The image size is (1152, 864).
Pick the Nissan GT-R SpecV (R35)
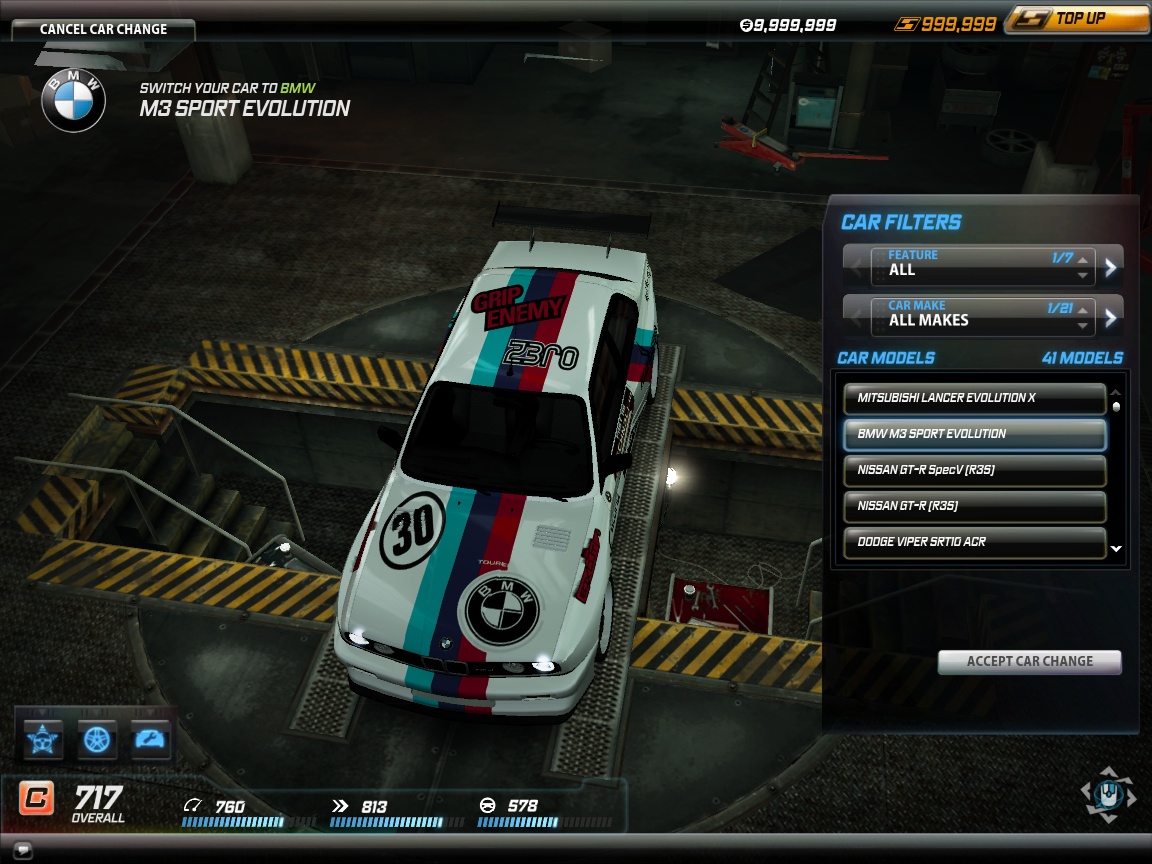tap(975, 470)
